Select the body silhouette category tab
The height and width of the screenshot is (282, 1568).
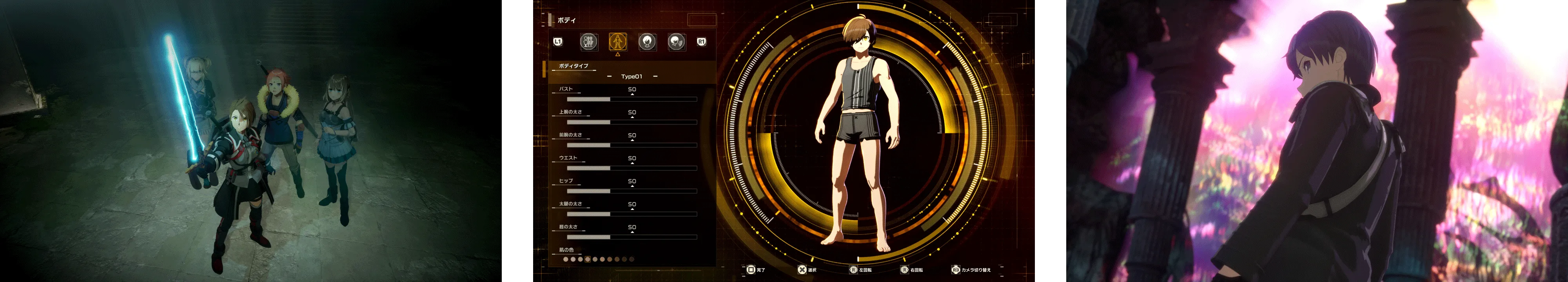click(x=617, y=42)
